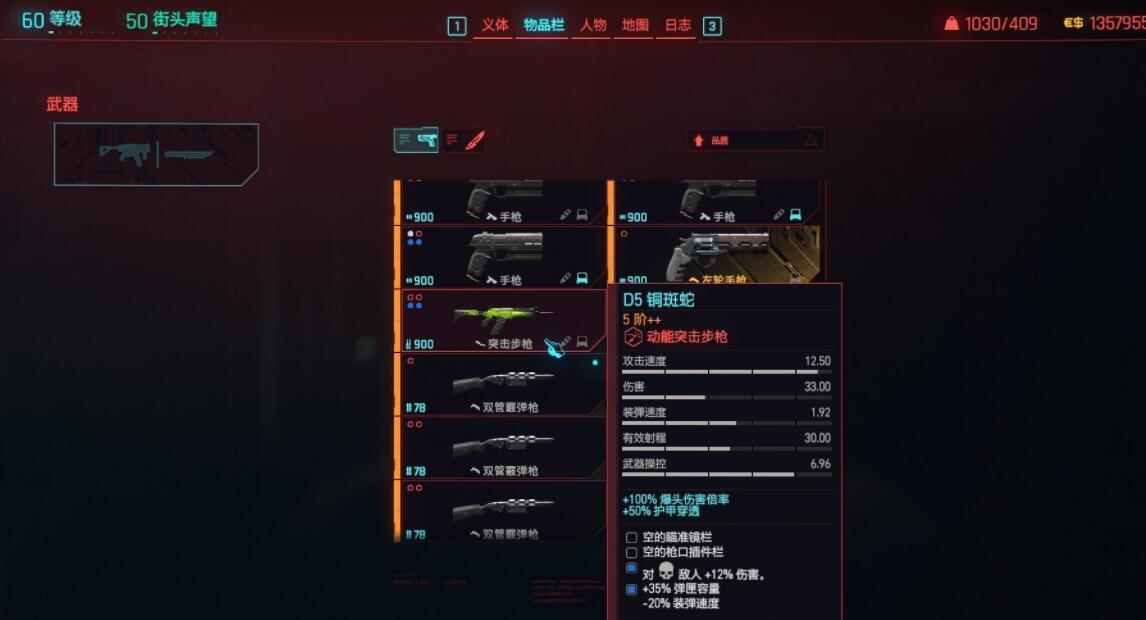Go to the 地图 map tab

coord(635,25)
